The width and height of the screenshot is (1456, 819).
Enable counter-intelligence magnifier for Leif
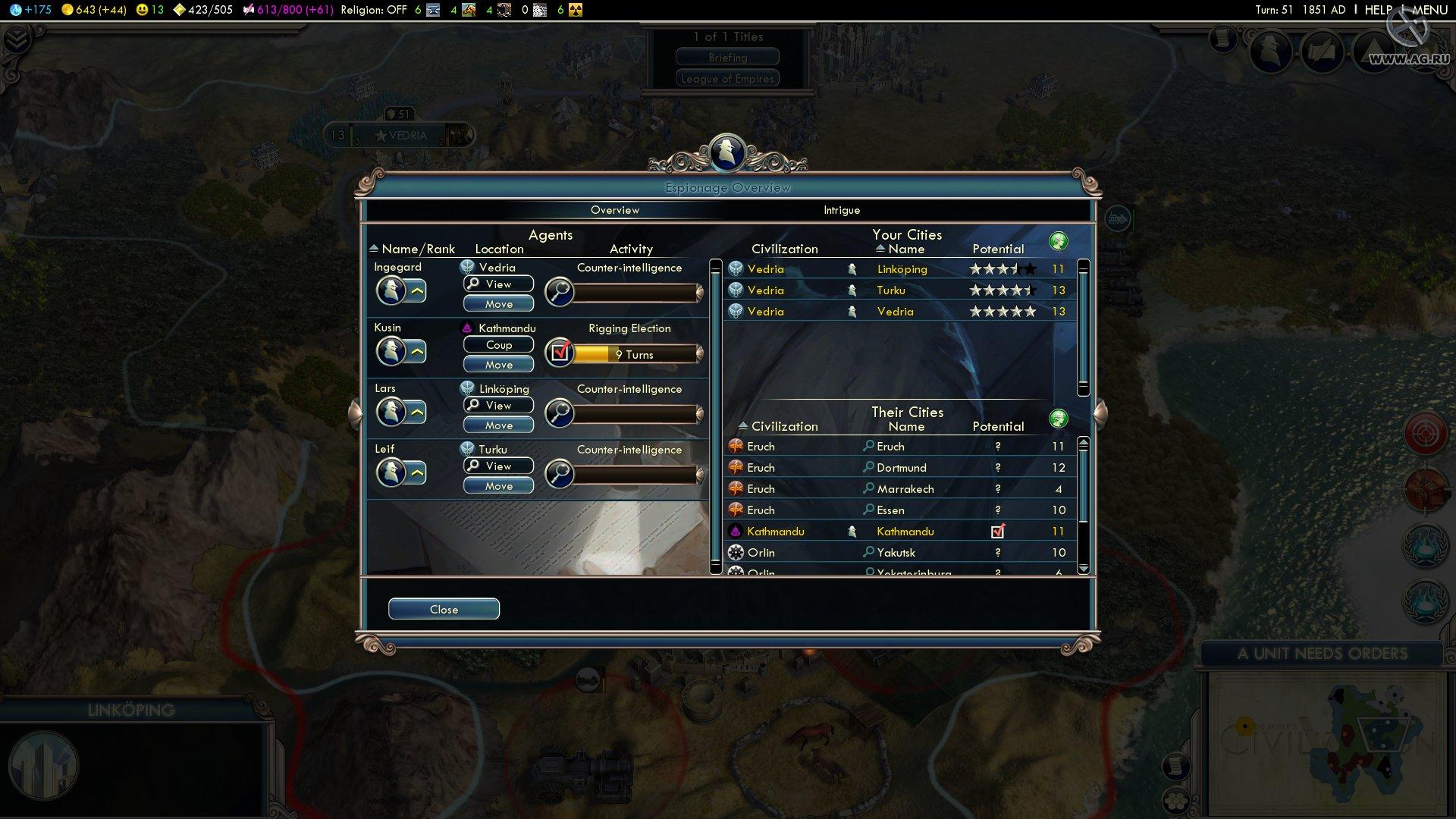(560, 473)
